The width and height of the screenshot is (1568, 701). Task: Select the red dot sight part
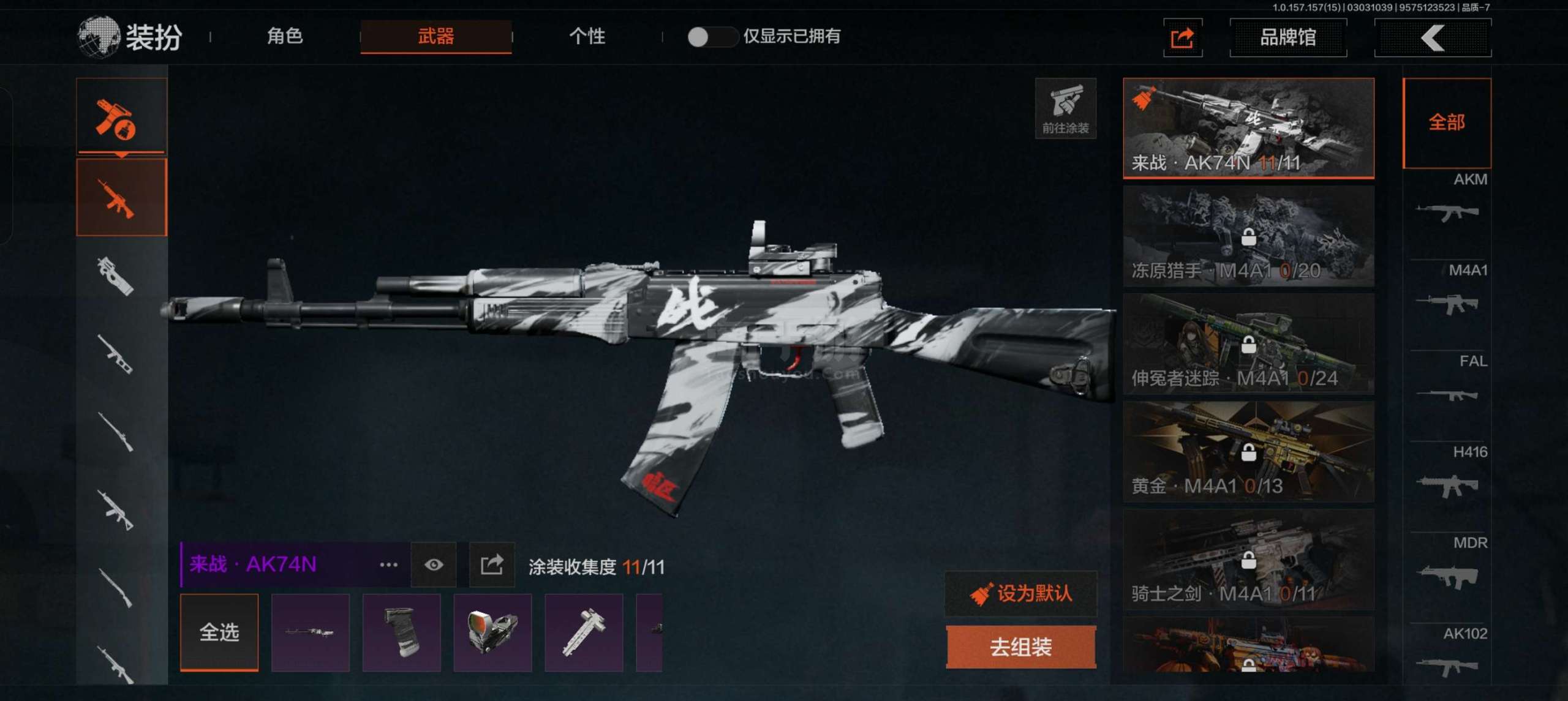click(492, 632)
